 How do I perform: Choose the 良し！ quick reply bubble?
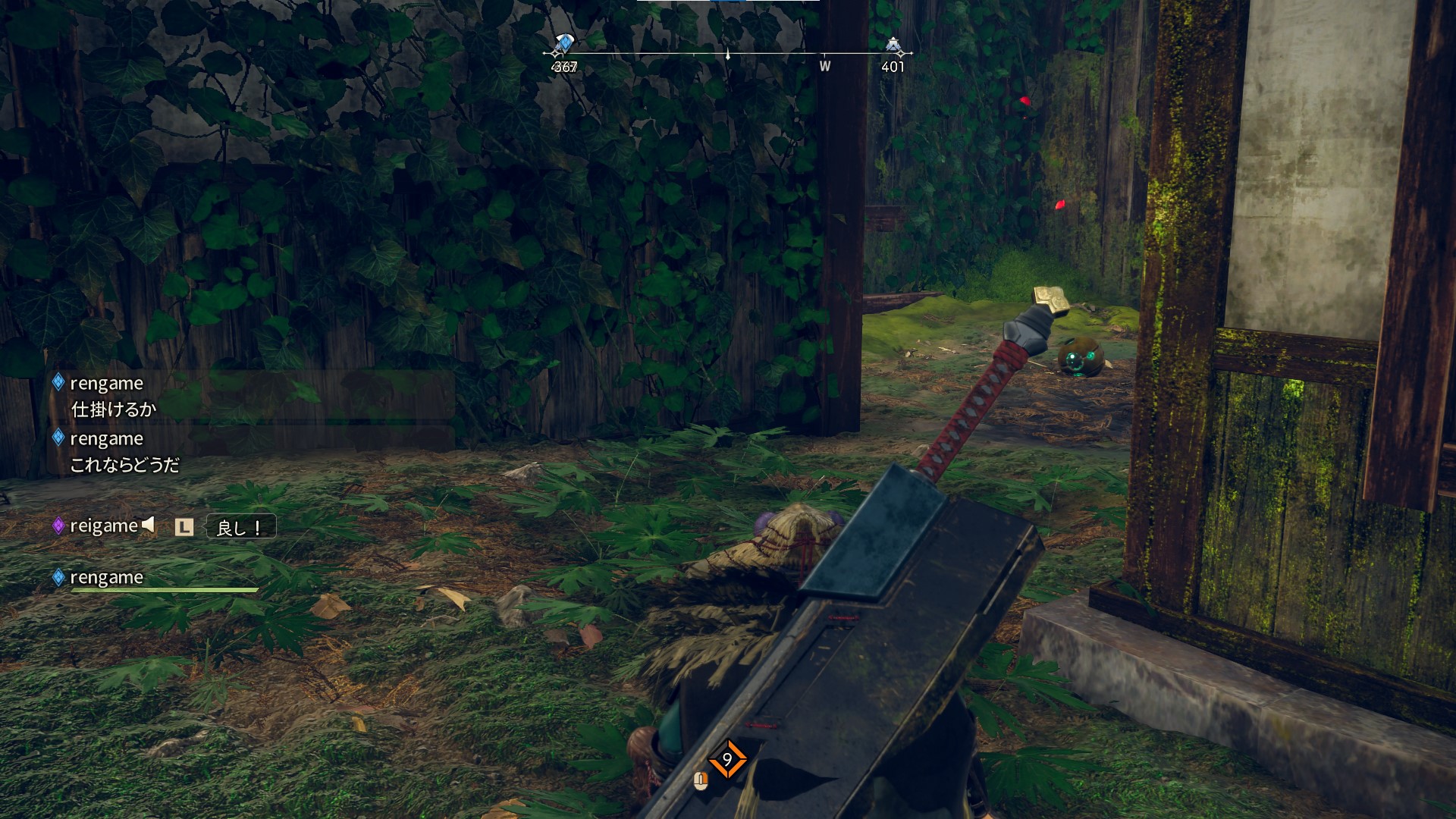240,527
